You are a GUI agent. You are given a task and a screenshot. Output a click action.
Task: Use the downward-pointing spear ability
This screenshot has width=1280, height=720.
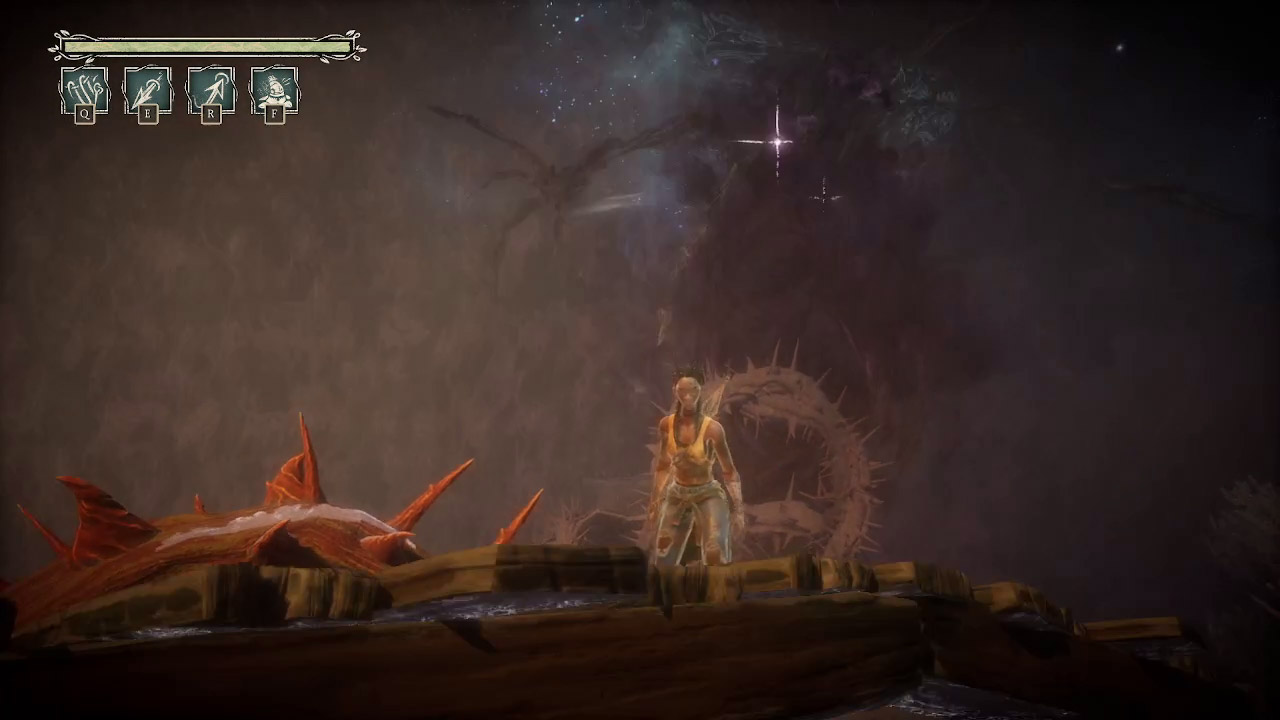tap(148, 91)
